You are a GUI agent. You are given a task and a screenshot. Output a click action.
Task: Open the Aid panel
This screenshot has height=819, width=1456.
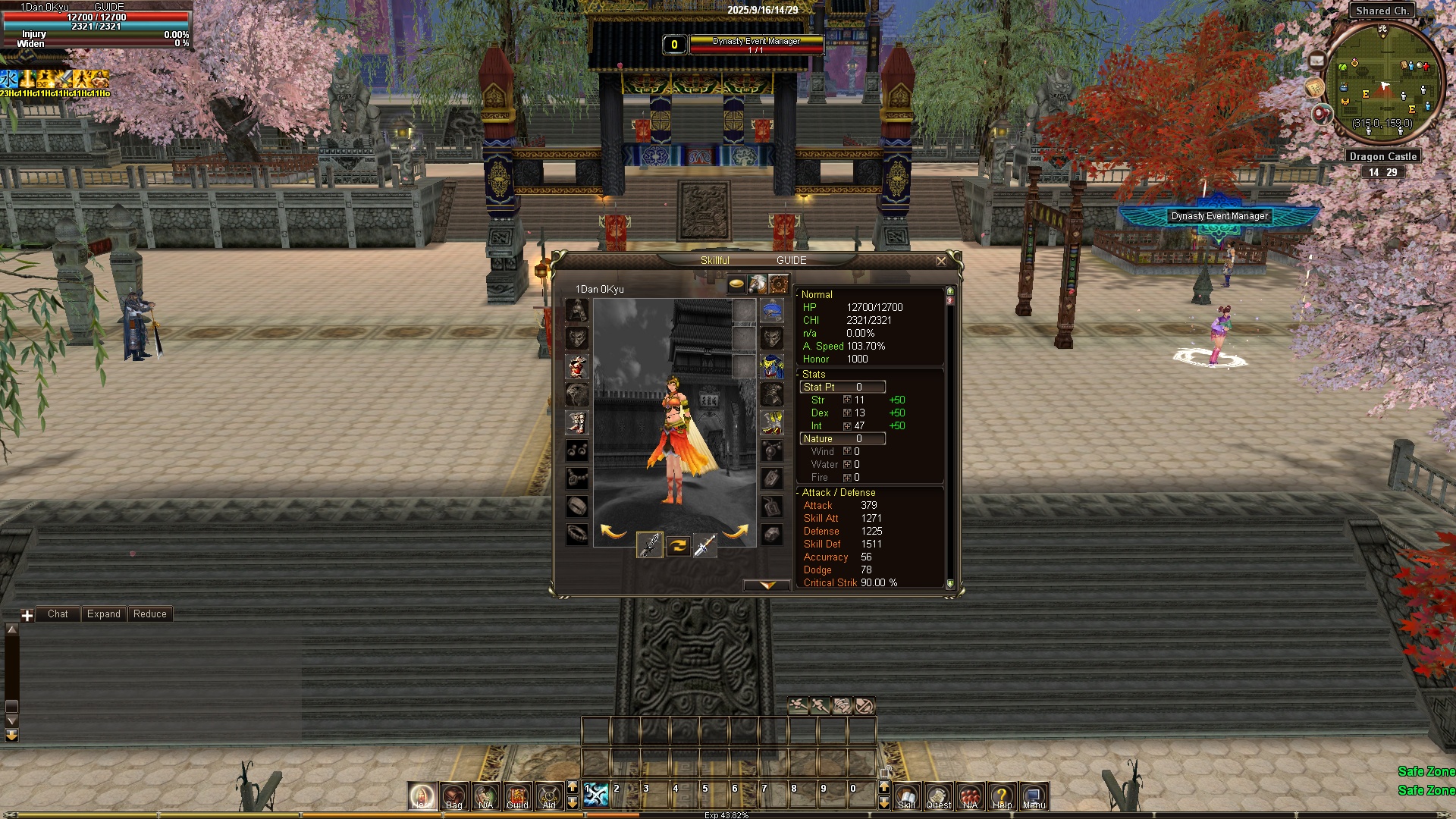[549, 796]
